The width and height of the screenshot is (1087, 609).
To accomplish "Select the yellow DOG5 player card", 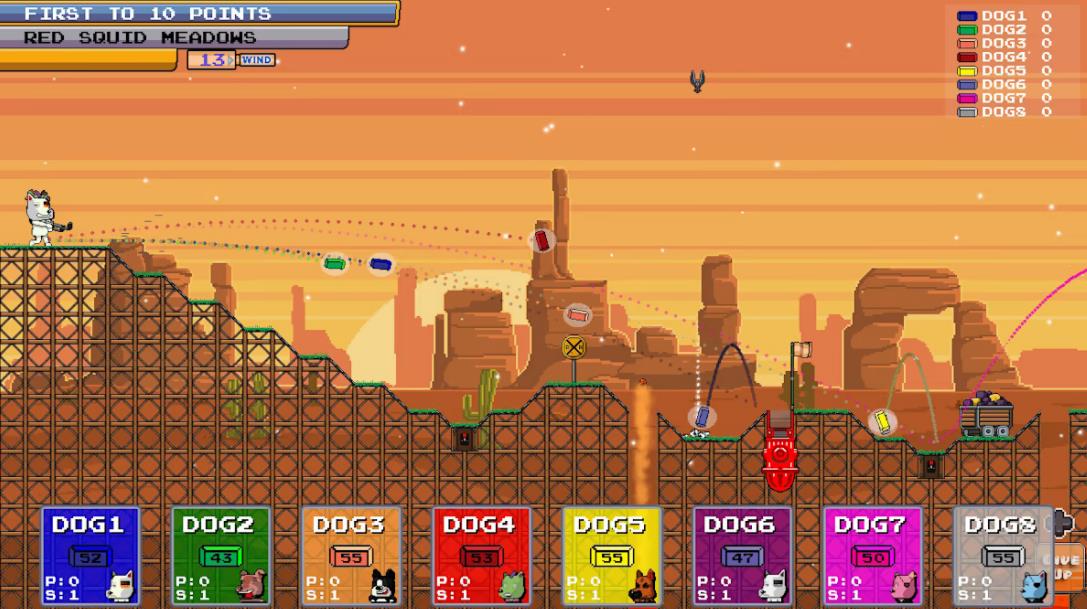I will coord(611,556).
